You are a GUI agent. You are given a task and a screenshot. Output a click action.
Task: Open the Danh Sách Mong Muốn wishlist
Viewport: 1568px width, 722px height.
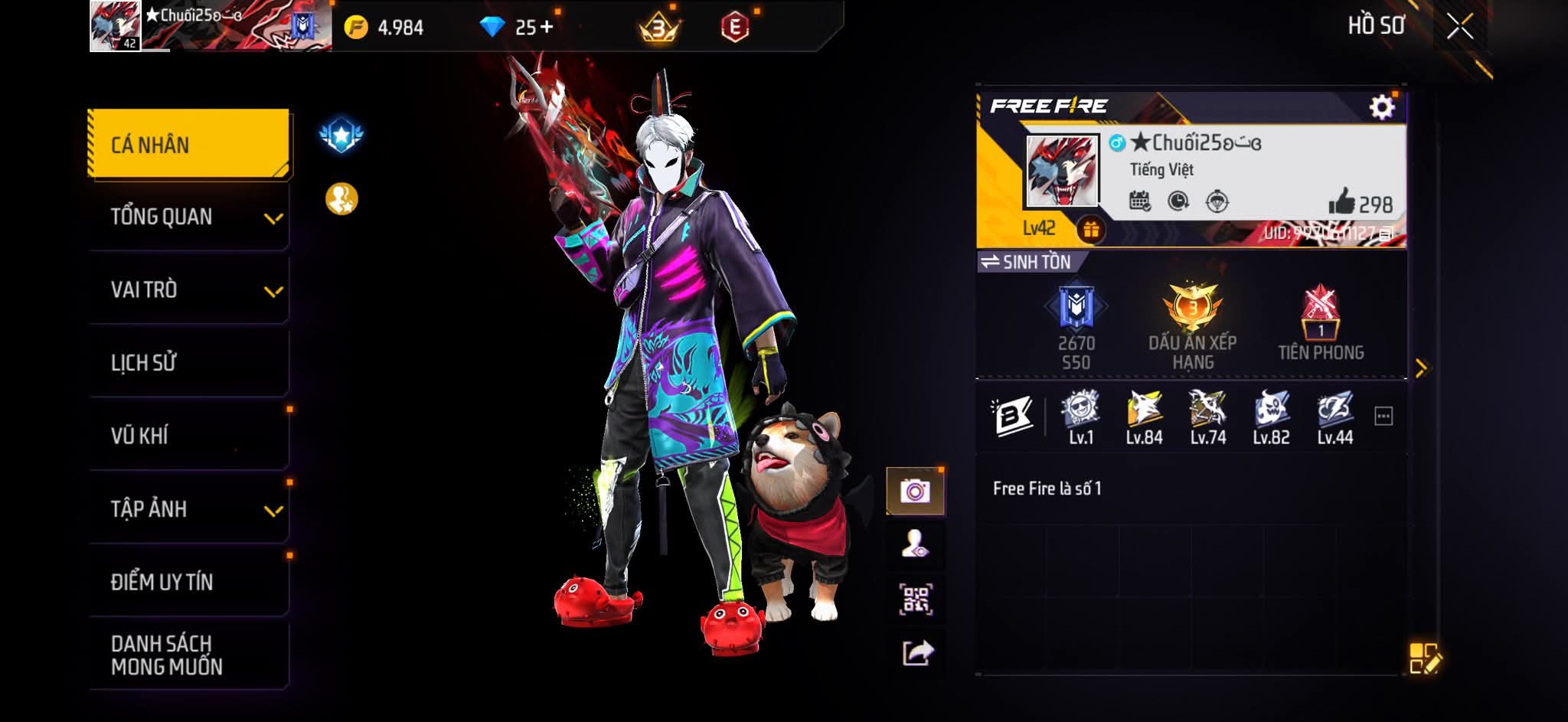[188, 655]
